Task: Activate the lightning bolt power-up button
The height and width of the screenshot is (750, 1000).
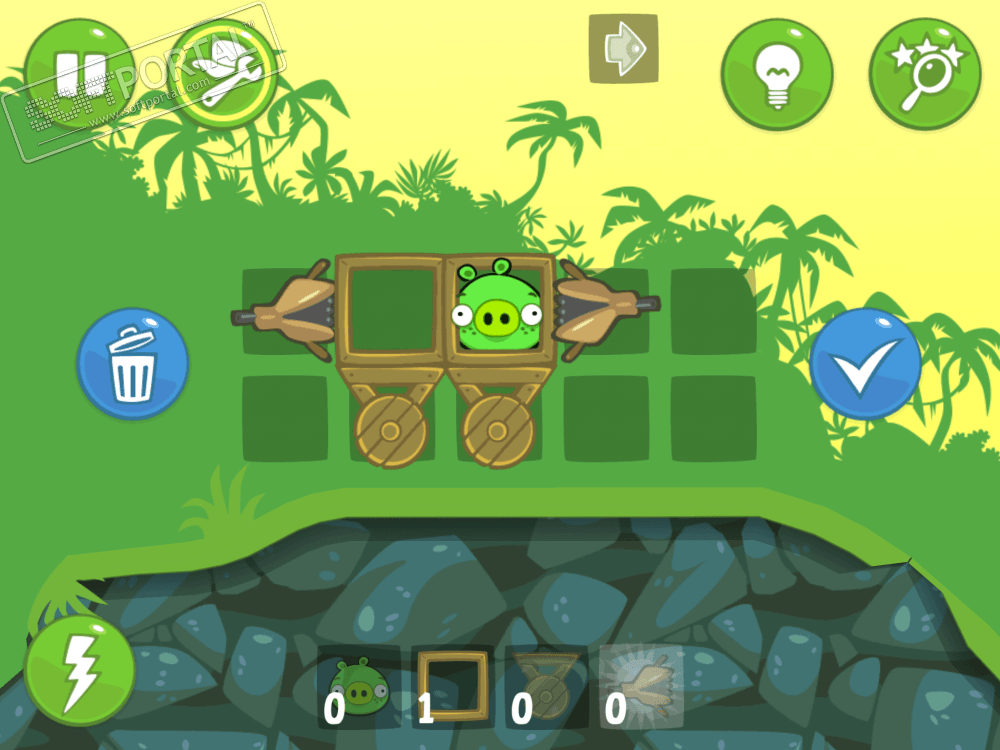Action: coord(79,668)
